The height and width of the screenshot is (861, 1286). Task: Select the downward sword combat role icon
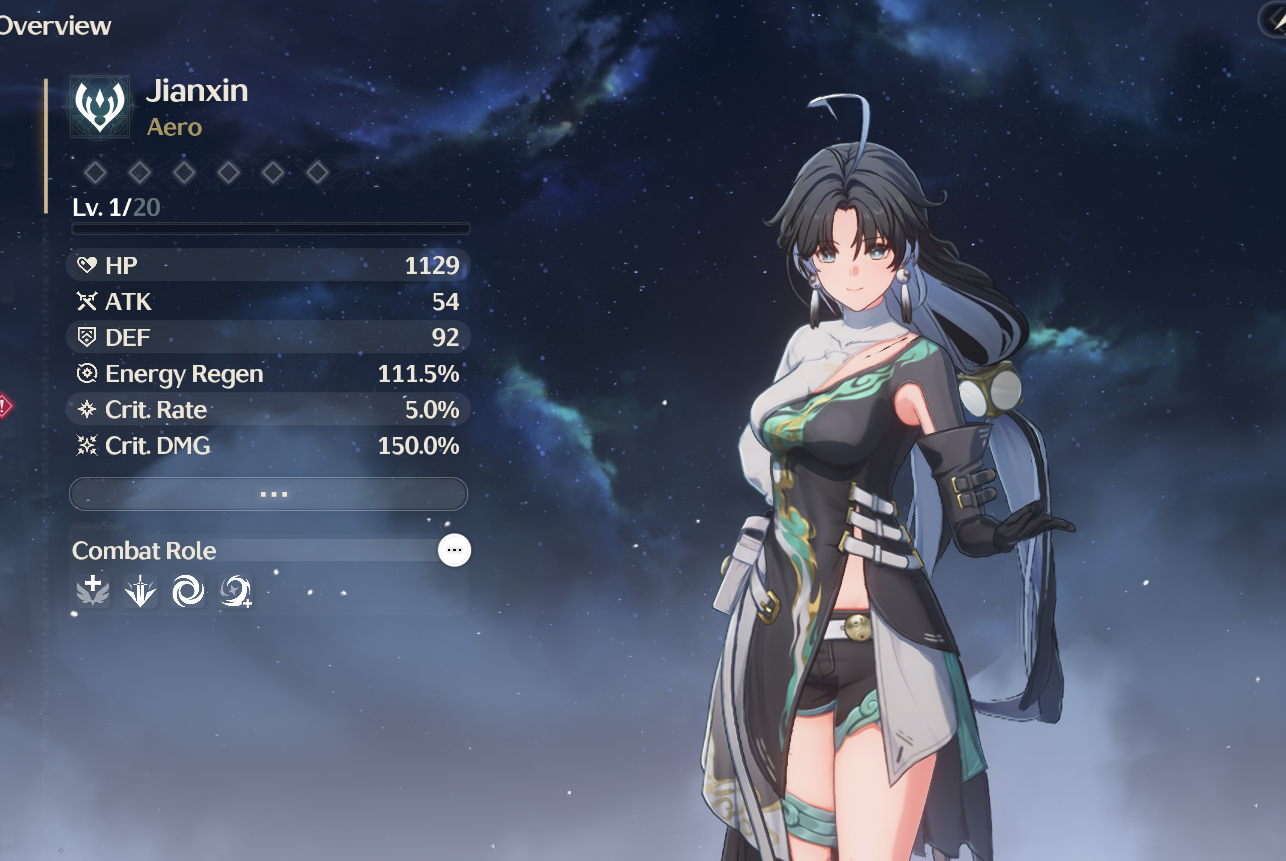[140, 592]
